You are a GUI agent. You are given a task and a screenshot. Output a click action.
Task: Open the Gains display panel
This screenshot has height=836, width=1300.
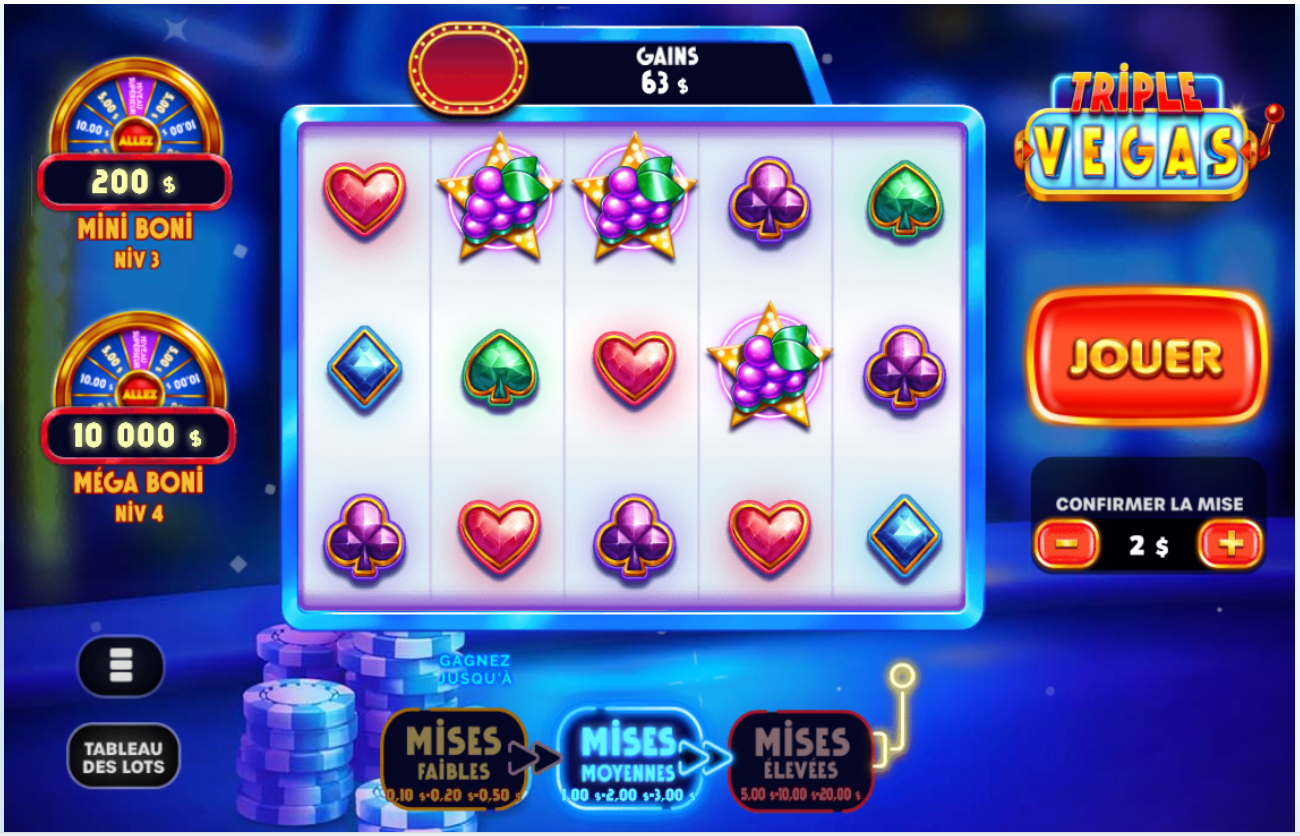point(666,63)
